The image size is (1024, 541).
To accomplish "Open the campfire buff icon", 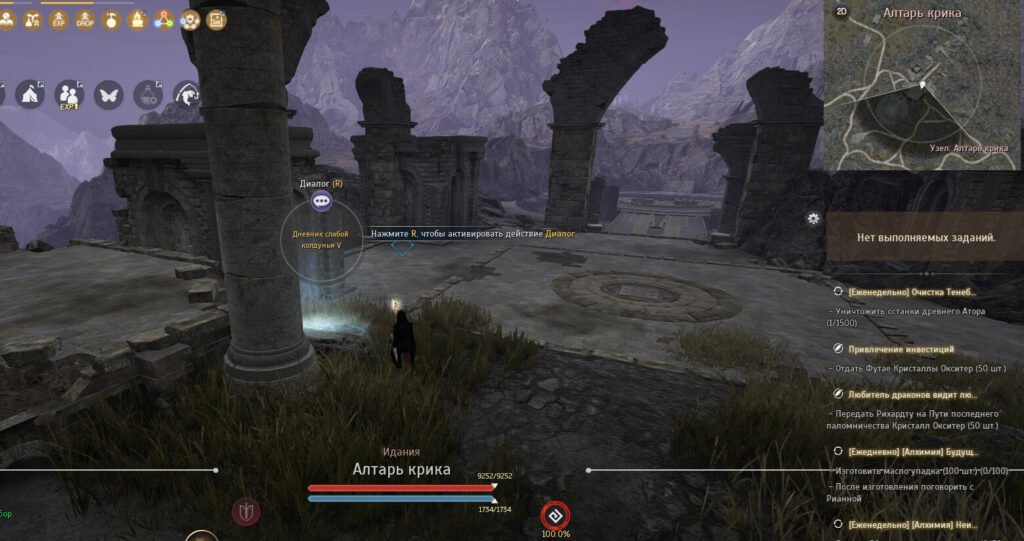I will [138, 19].
